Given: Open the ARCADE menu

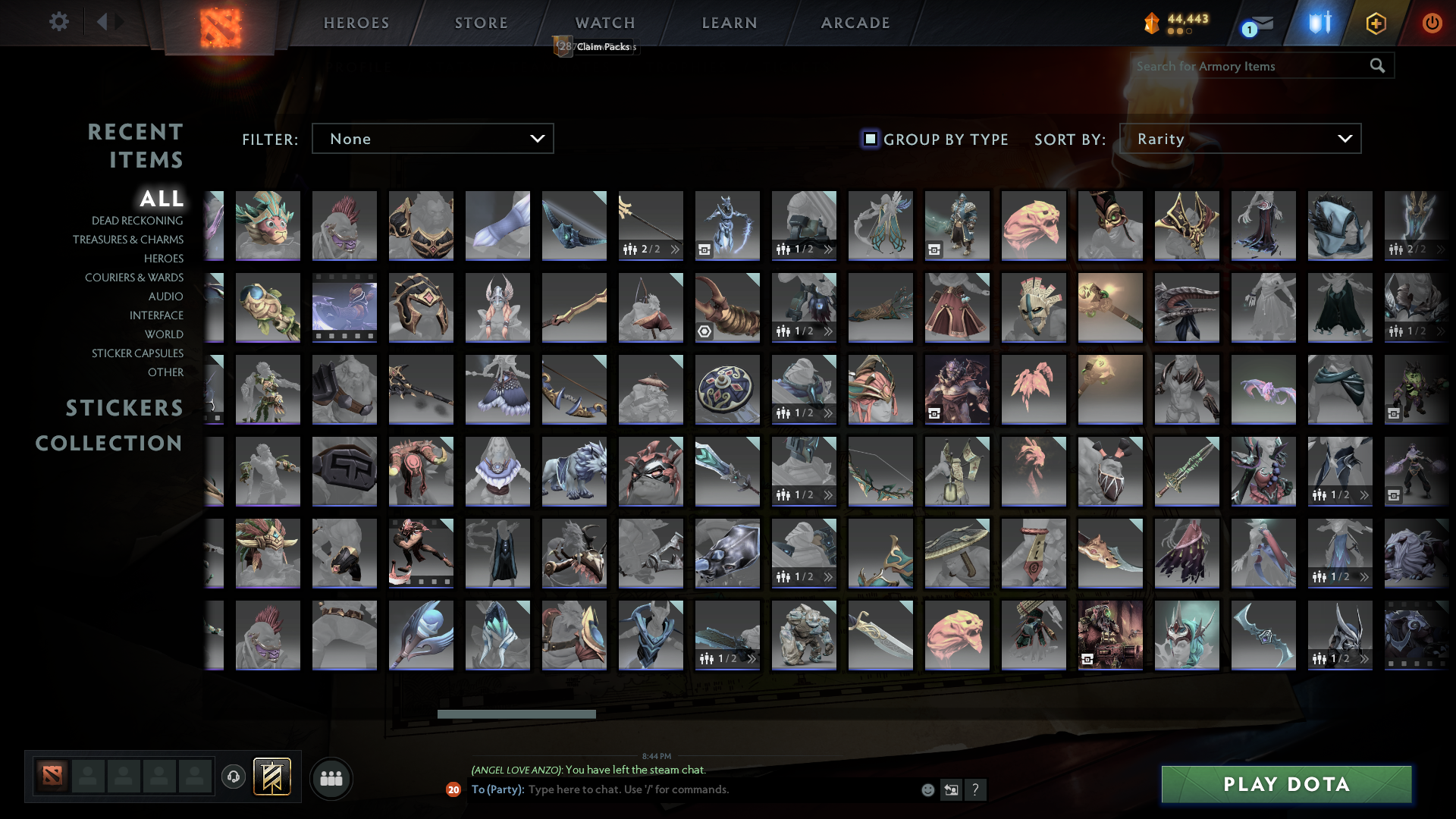Looking at the screenshot, I should pyautogui.click(x=854, y=23).
